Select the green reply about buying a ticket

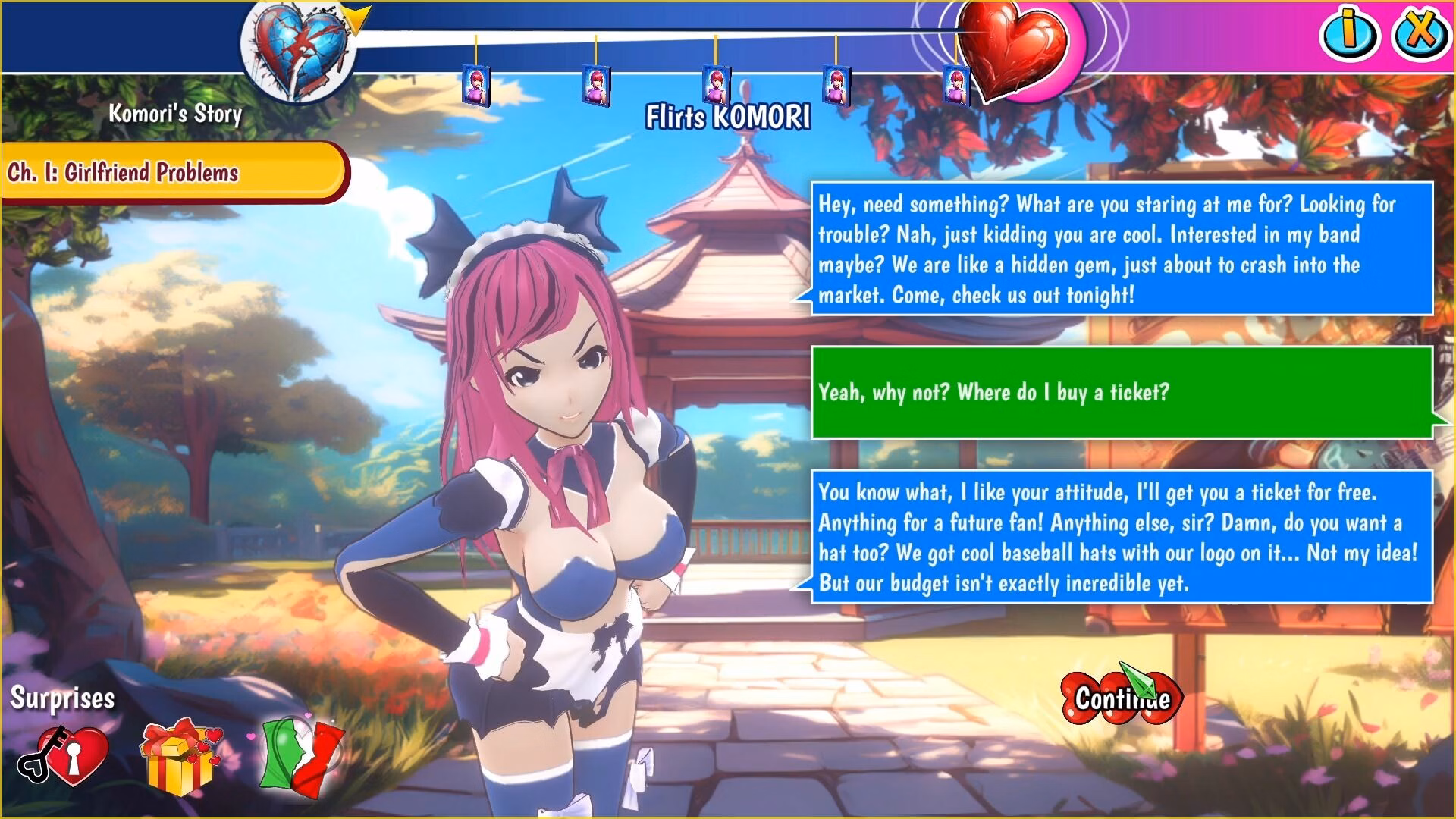click(x=1121, y=392)
